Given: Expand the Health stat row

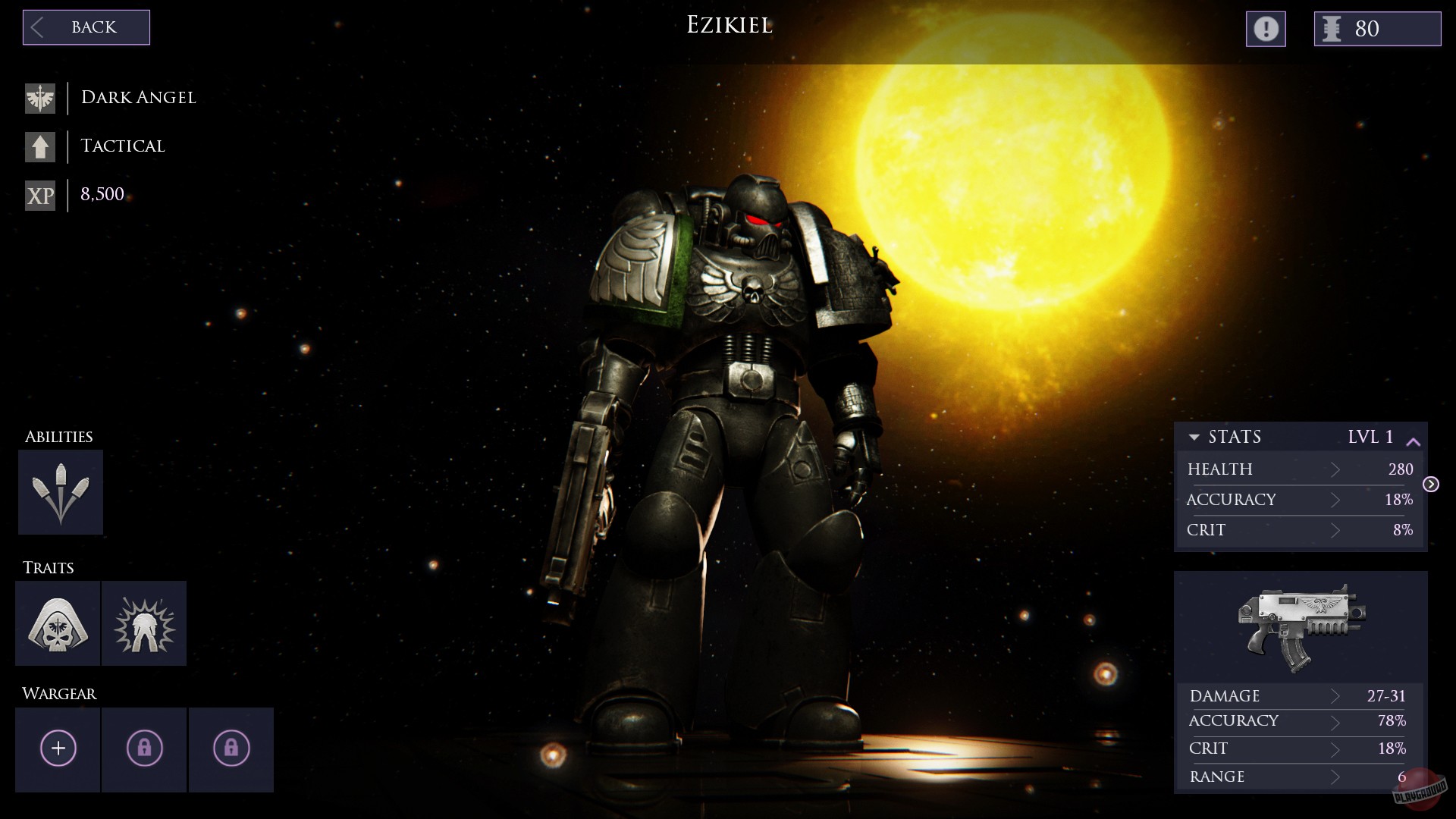Looking at the screenshot, I should click(1335, 469).
